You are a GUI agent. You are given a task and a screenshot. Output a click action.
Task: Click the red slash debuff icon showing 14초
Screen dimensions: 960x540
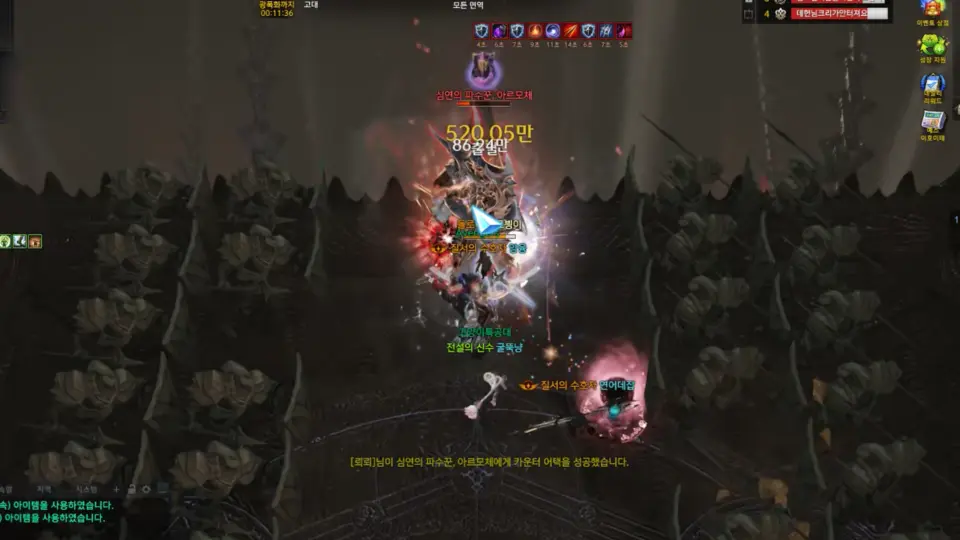point(570,31)
